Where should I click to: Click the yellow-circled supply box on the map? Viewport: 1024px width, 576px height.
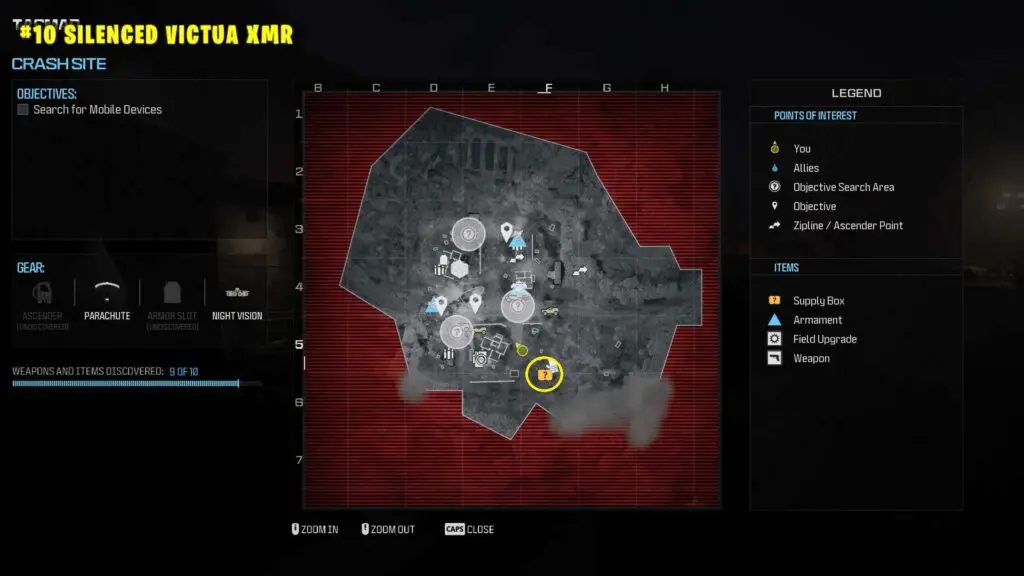coord(544,374)
